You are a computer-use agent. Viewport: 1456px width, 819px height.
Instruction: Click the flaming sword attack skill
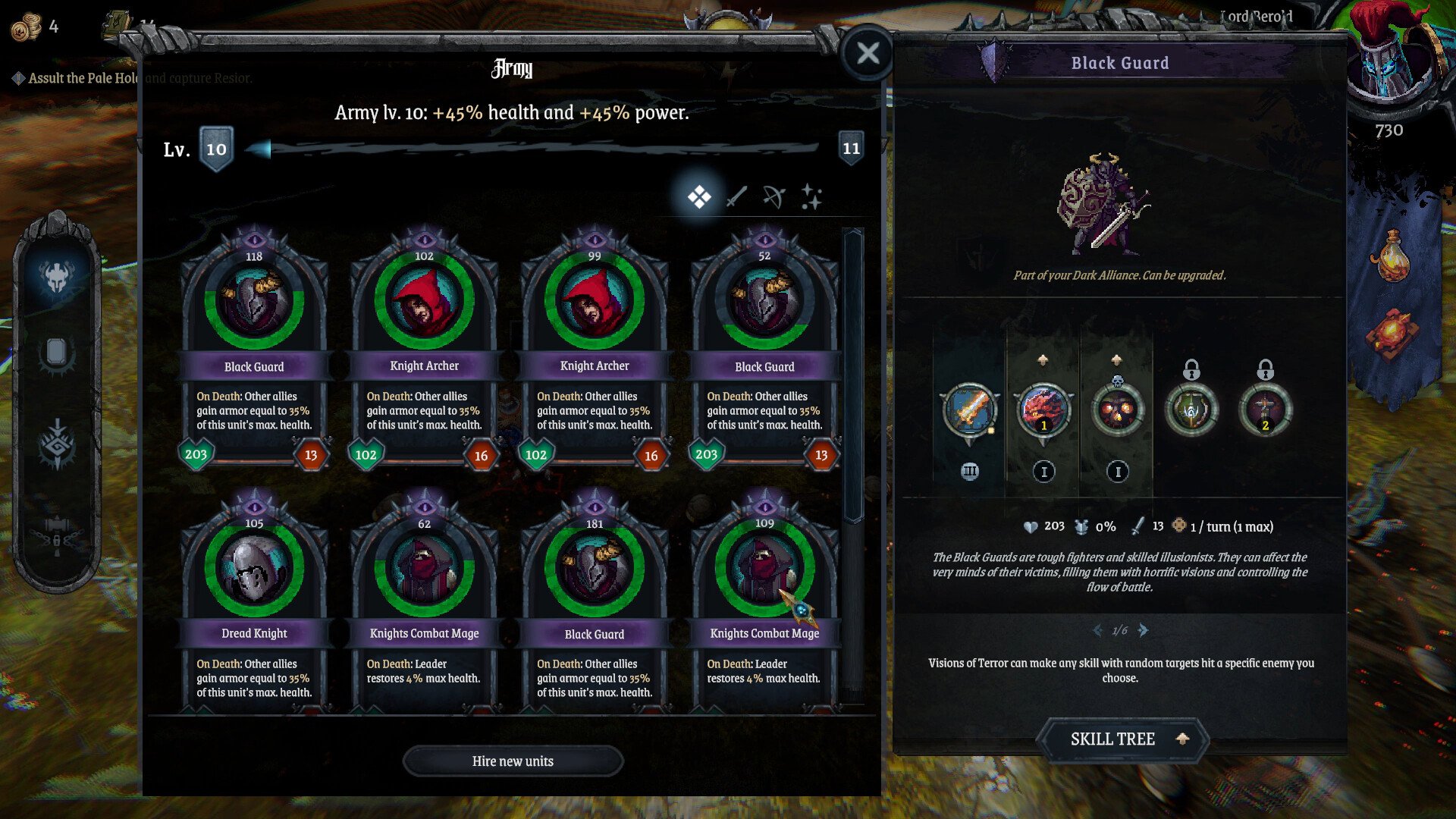pyautogui.click(x=969, y=409)
